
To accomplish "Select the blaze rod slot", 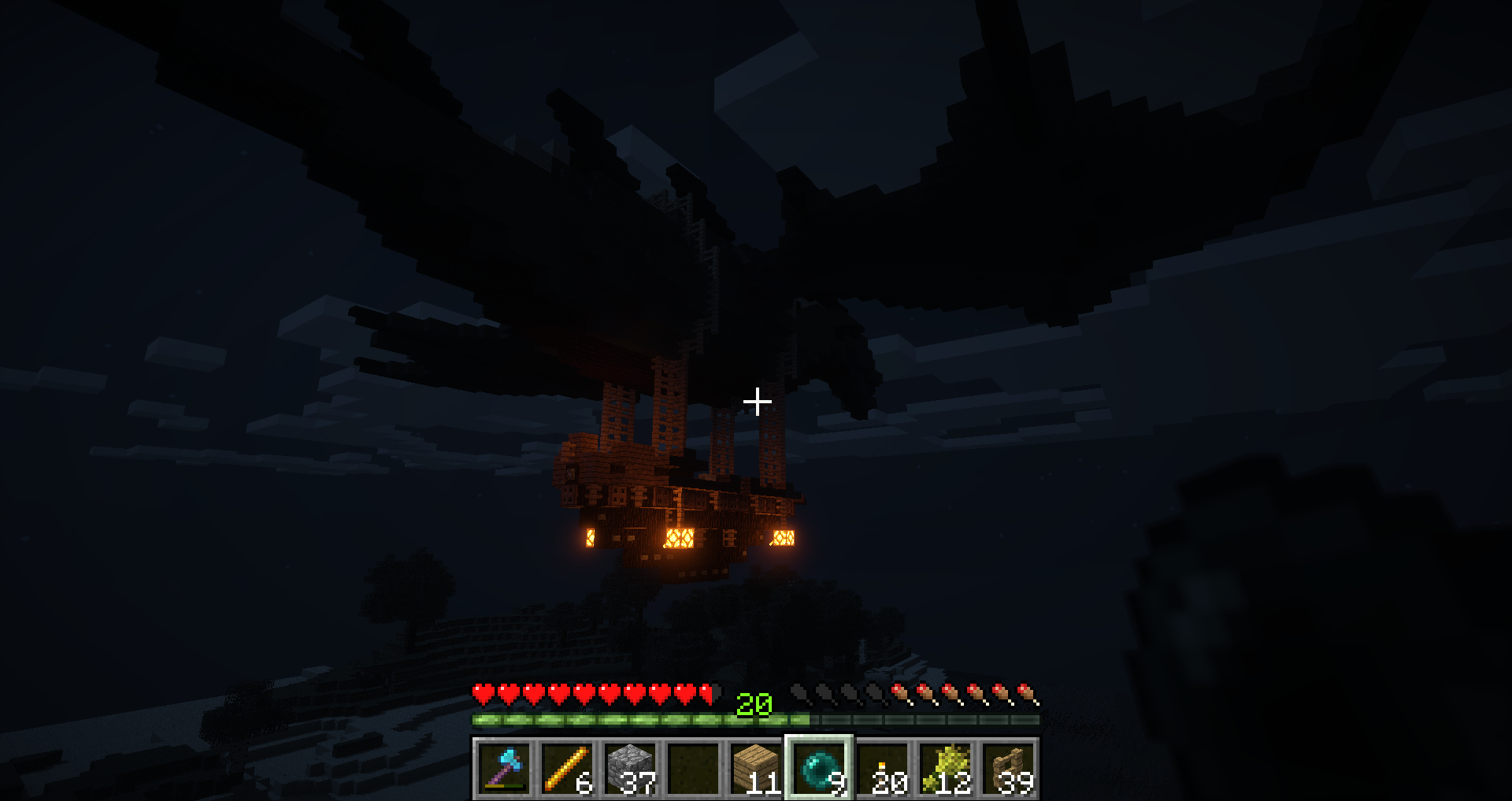I will click(x=566, y=768).
